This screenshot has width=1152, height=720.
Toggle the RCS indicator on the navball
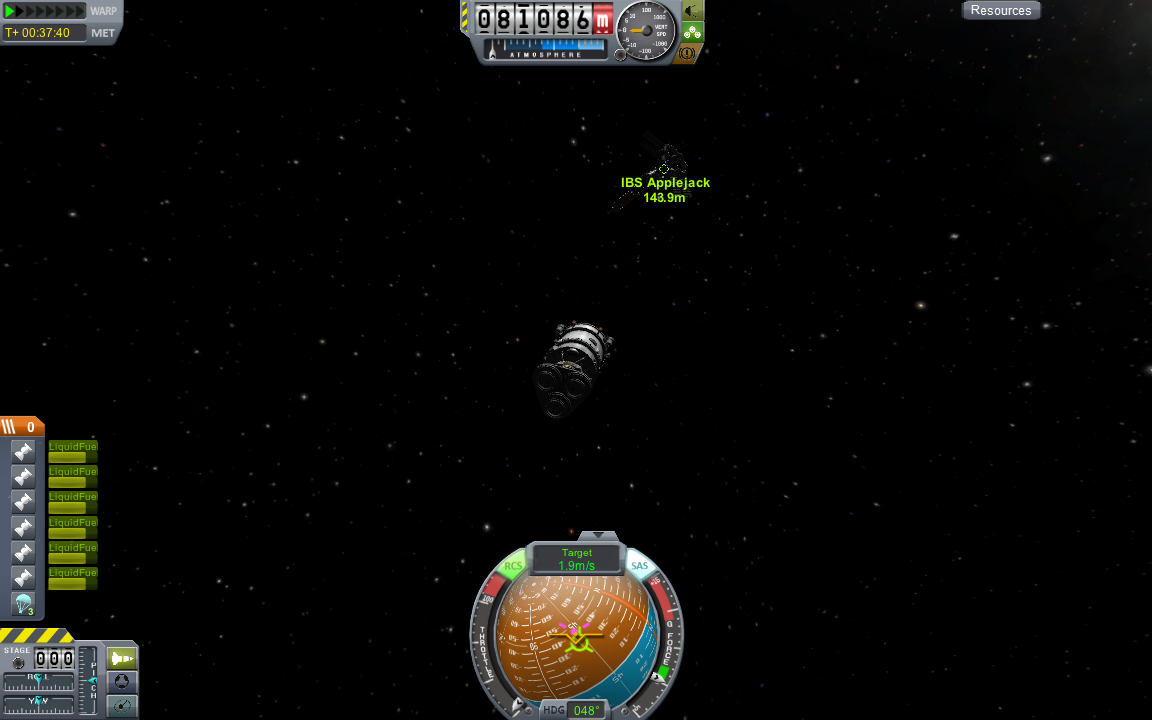point(513,567)
